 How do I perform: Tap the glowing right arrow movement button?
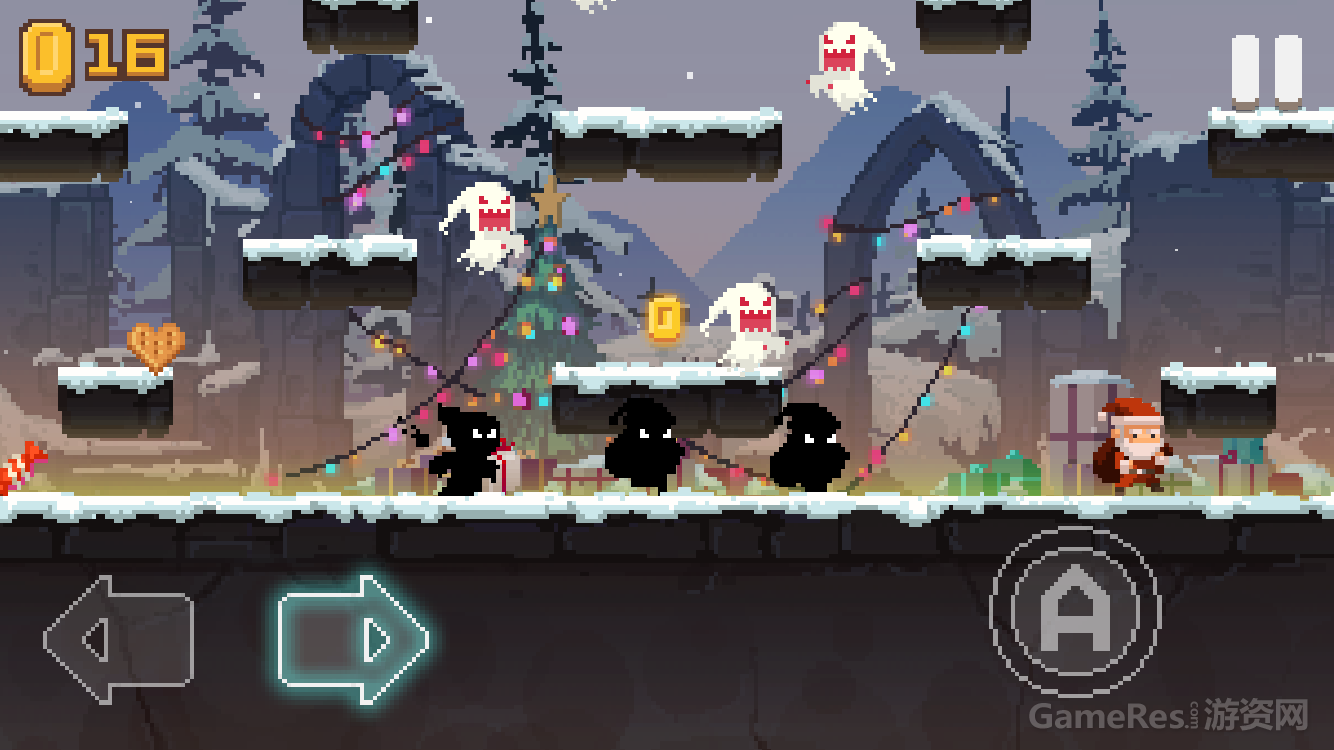pos(352,640)
